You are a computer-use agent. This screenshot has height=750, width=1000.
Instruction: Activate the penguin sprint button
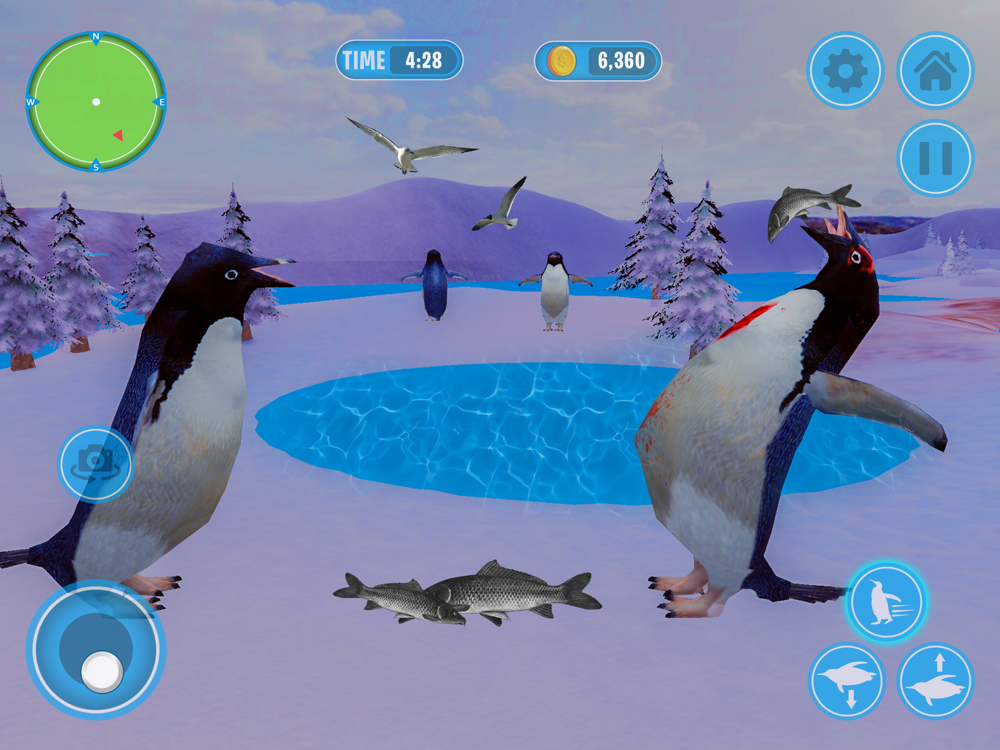885,602
